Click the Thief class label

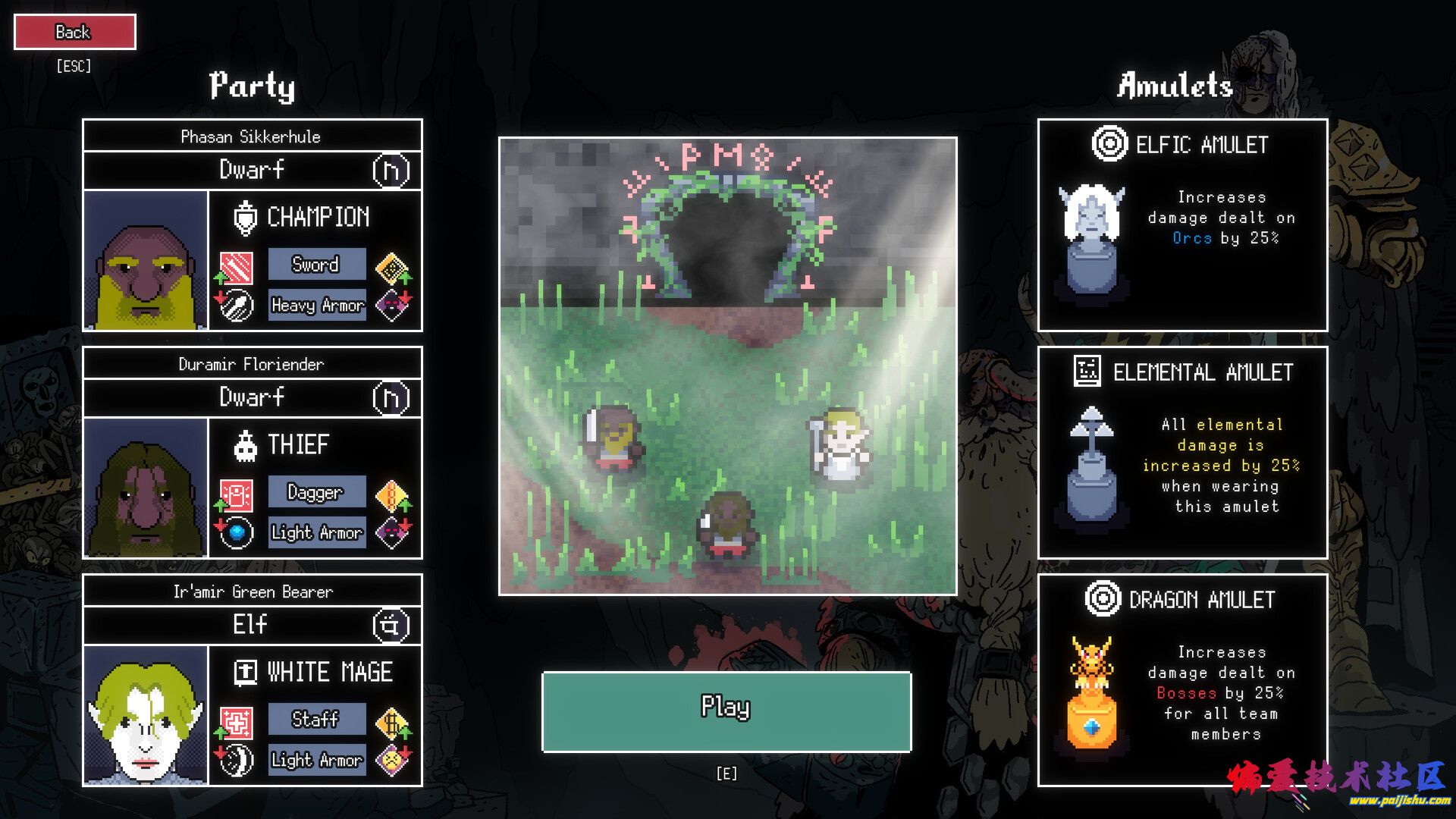coord(298,444)
